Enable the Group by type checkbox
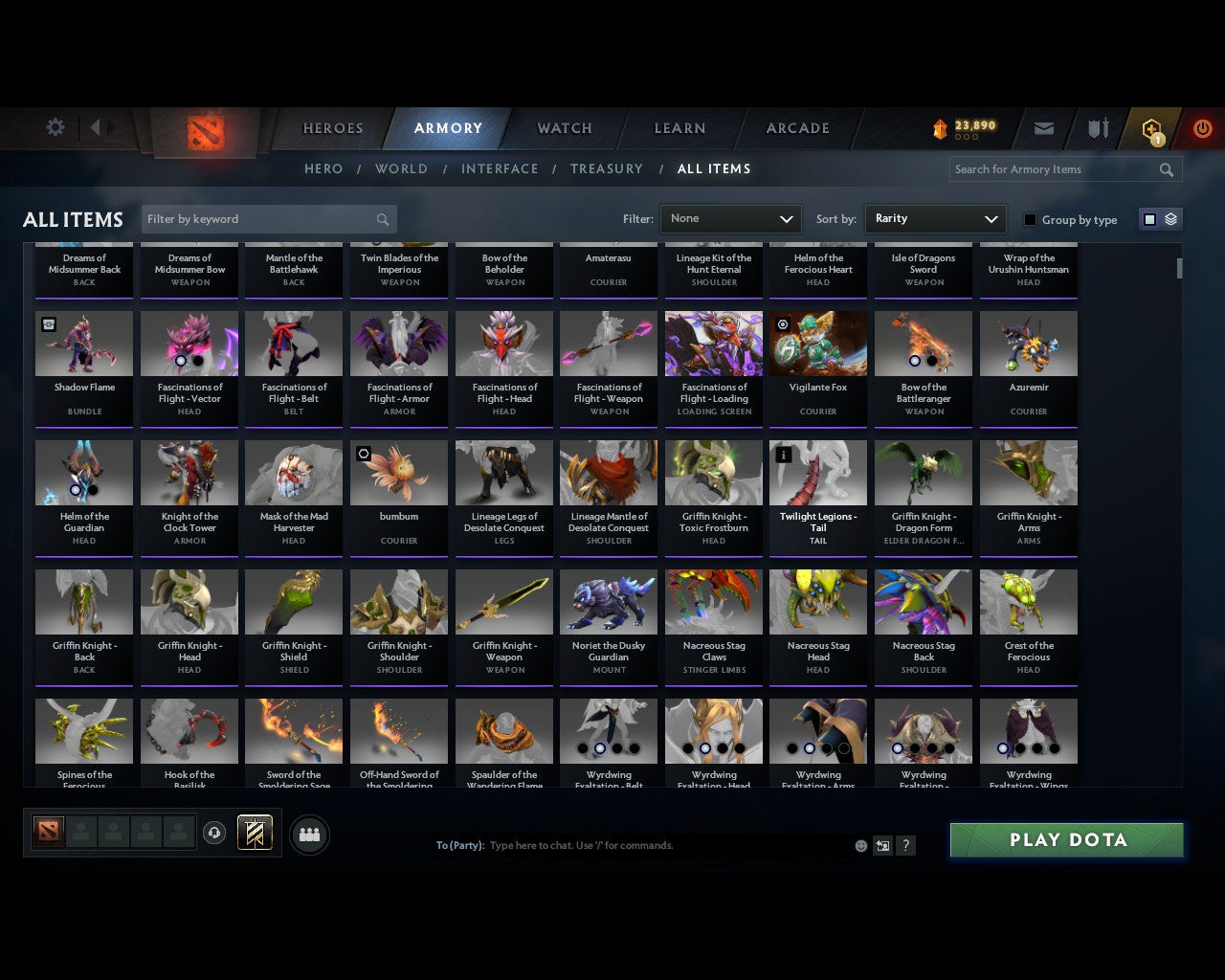Viewport: 1225px width, 980px height. pos(1030,219)
